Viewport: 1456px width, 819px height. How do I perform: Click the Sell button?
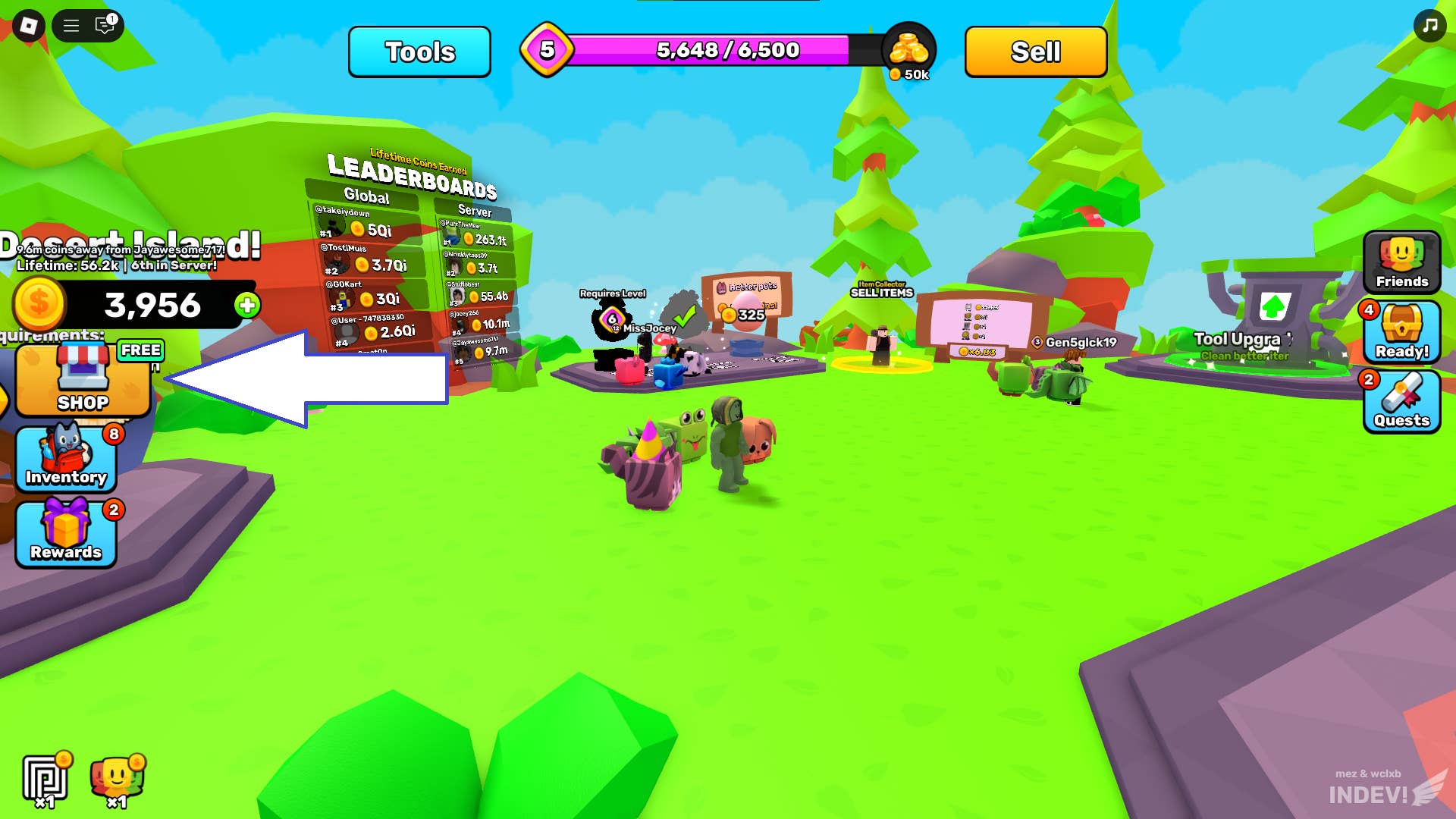(x=1034, y=51)
